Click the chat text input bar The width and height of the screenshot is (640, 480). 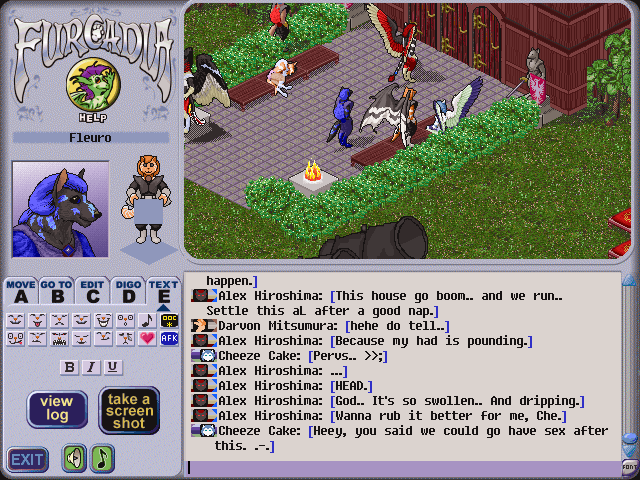tap(400, 467)
